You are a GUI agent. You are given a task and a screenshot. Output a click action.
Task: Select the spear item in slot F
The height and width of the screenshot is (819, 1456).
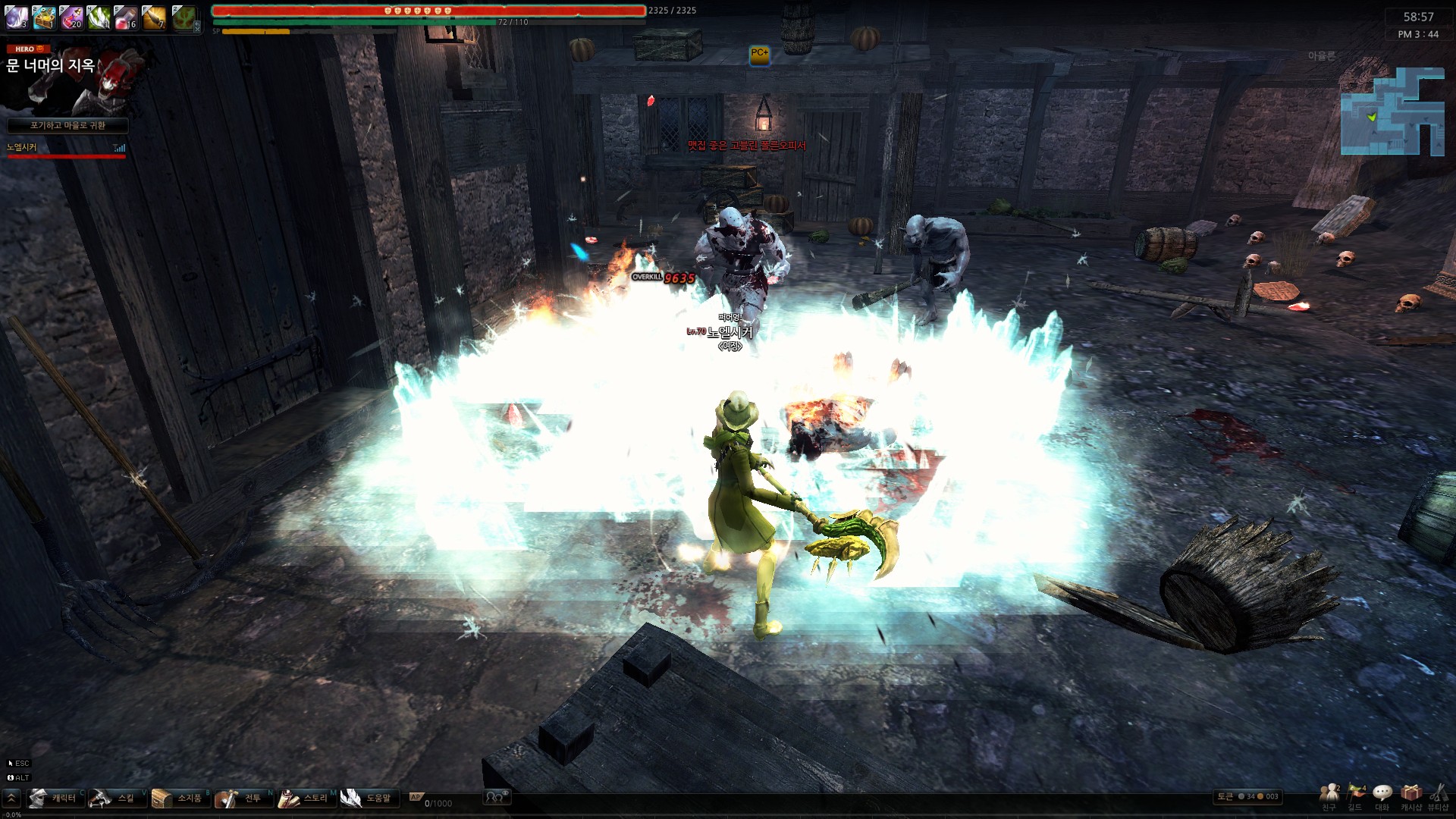[153, 17]
